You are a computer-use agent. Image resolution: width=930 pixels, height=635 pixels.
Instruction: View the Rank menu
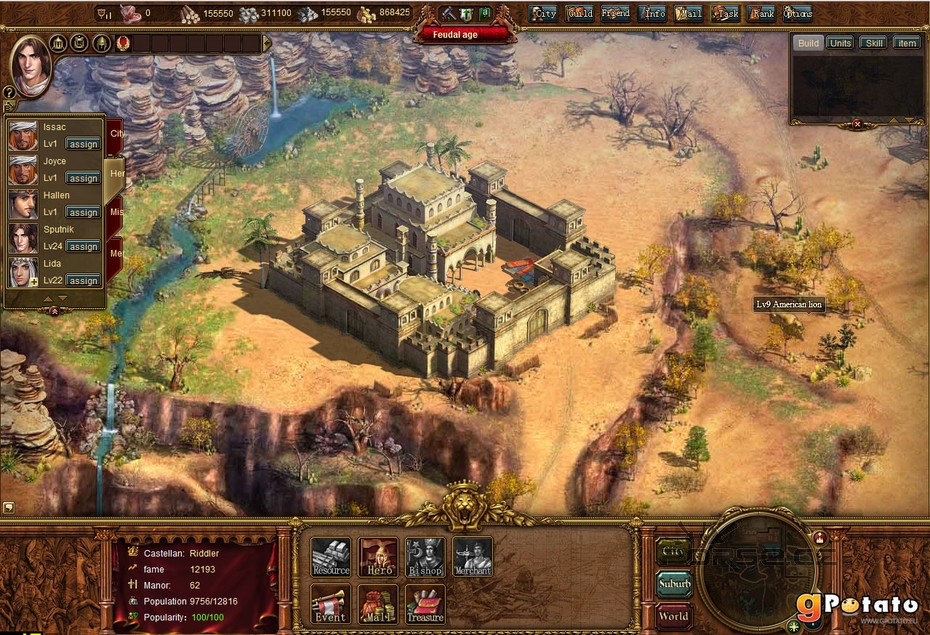762,14
